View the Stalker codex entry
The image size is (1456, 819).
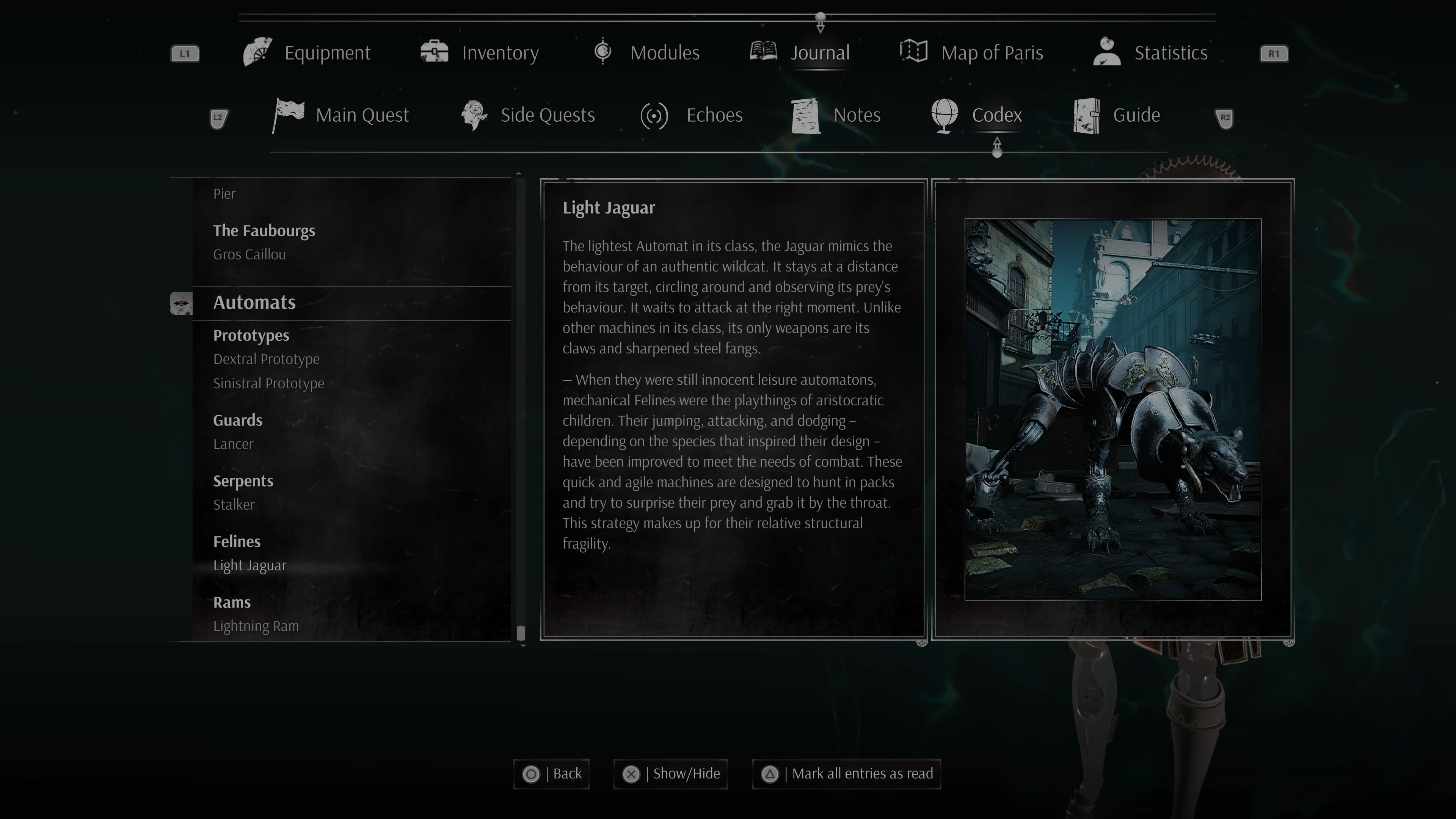click(234, 505)
